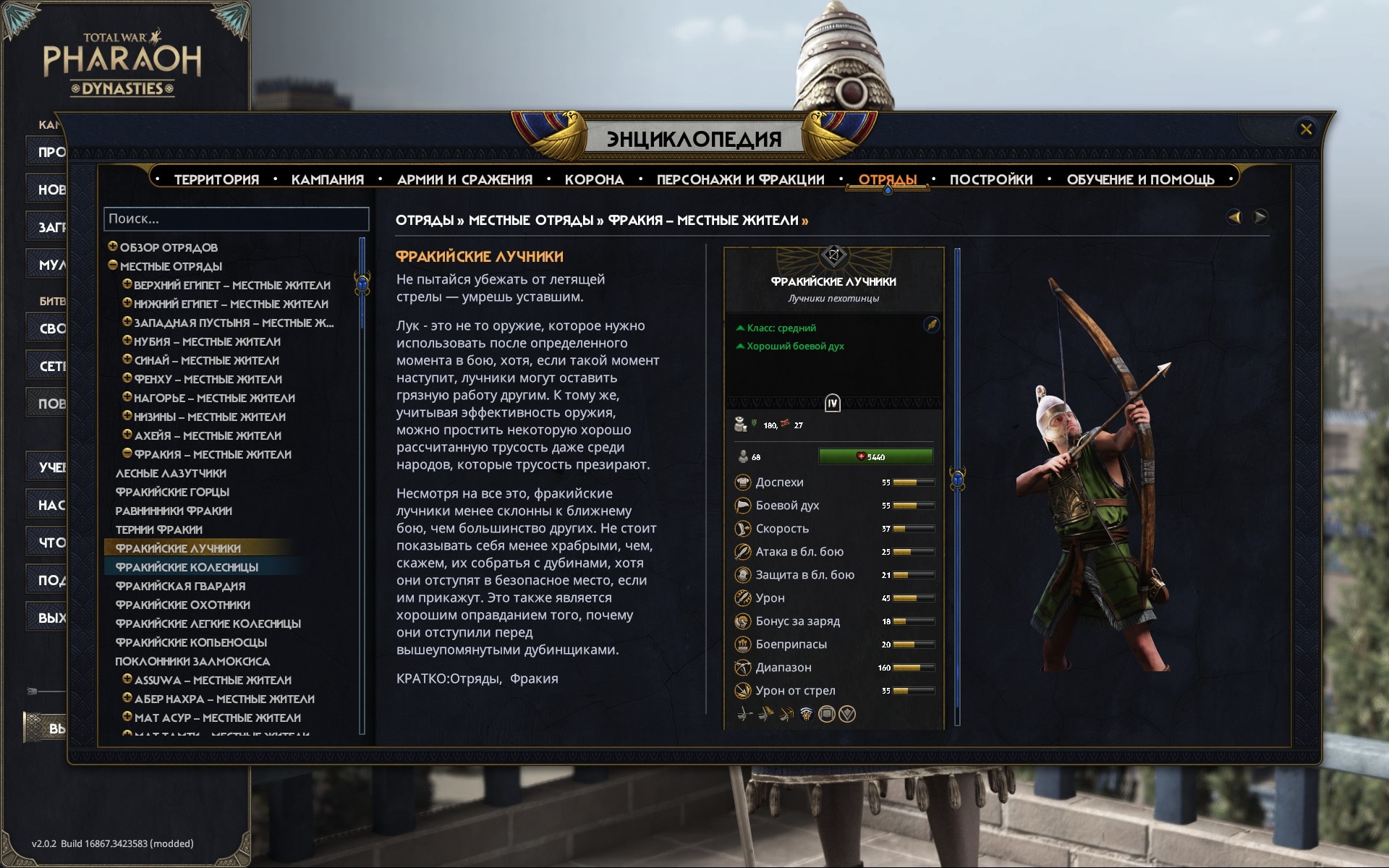The height and width of the screenshot is (868, 1389).
Task: Switch to Обучение и помощь tab
Action: 1140,179
